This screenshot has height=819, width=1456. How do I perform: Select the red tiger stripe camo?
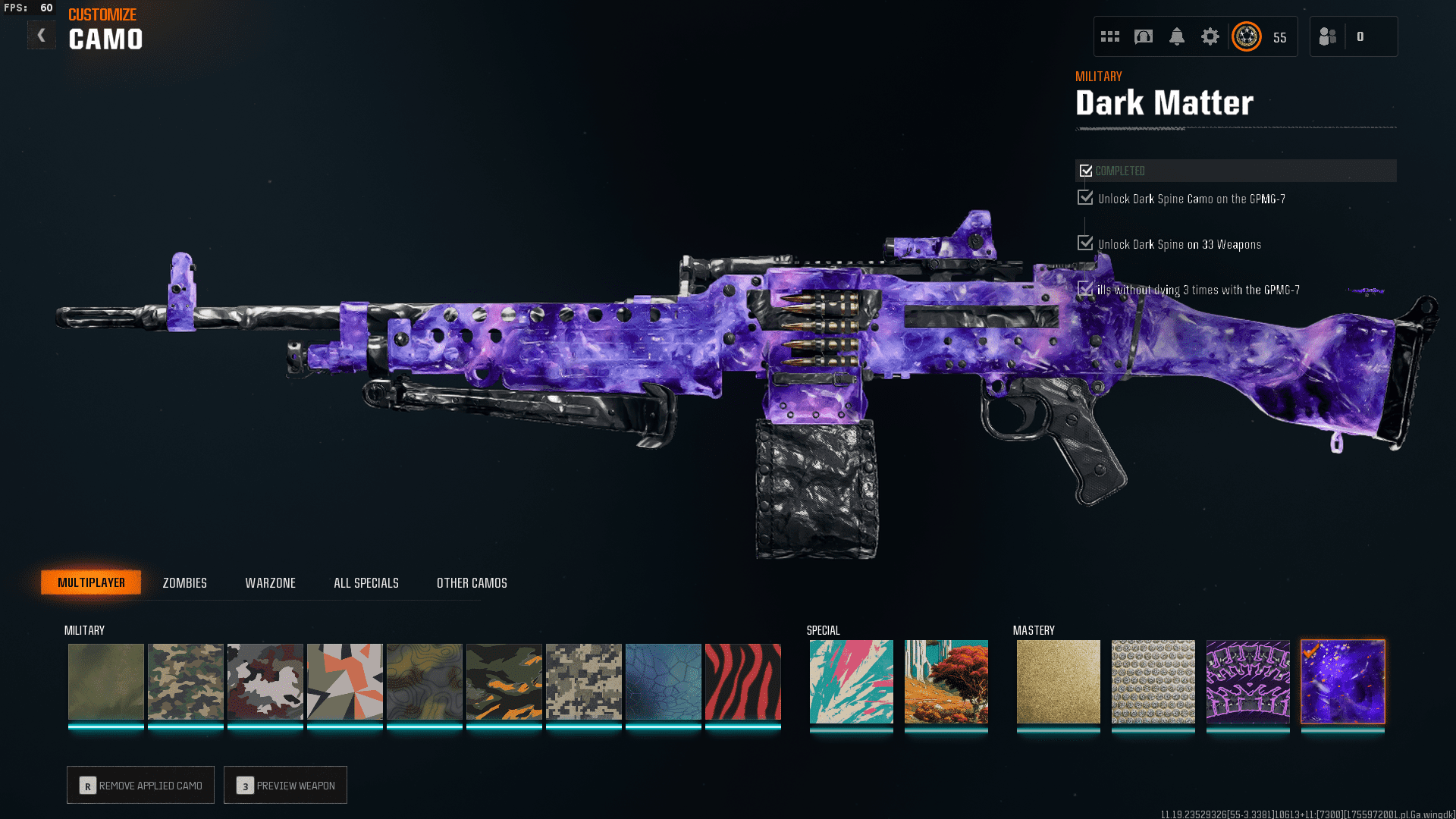tap(742, 681)
